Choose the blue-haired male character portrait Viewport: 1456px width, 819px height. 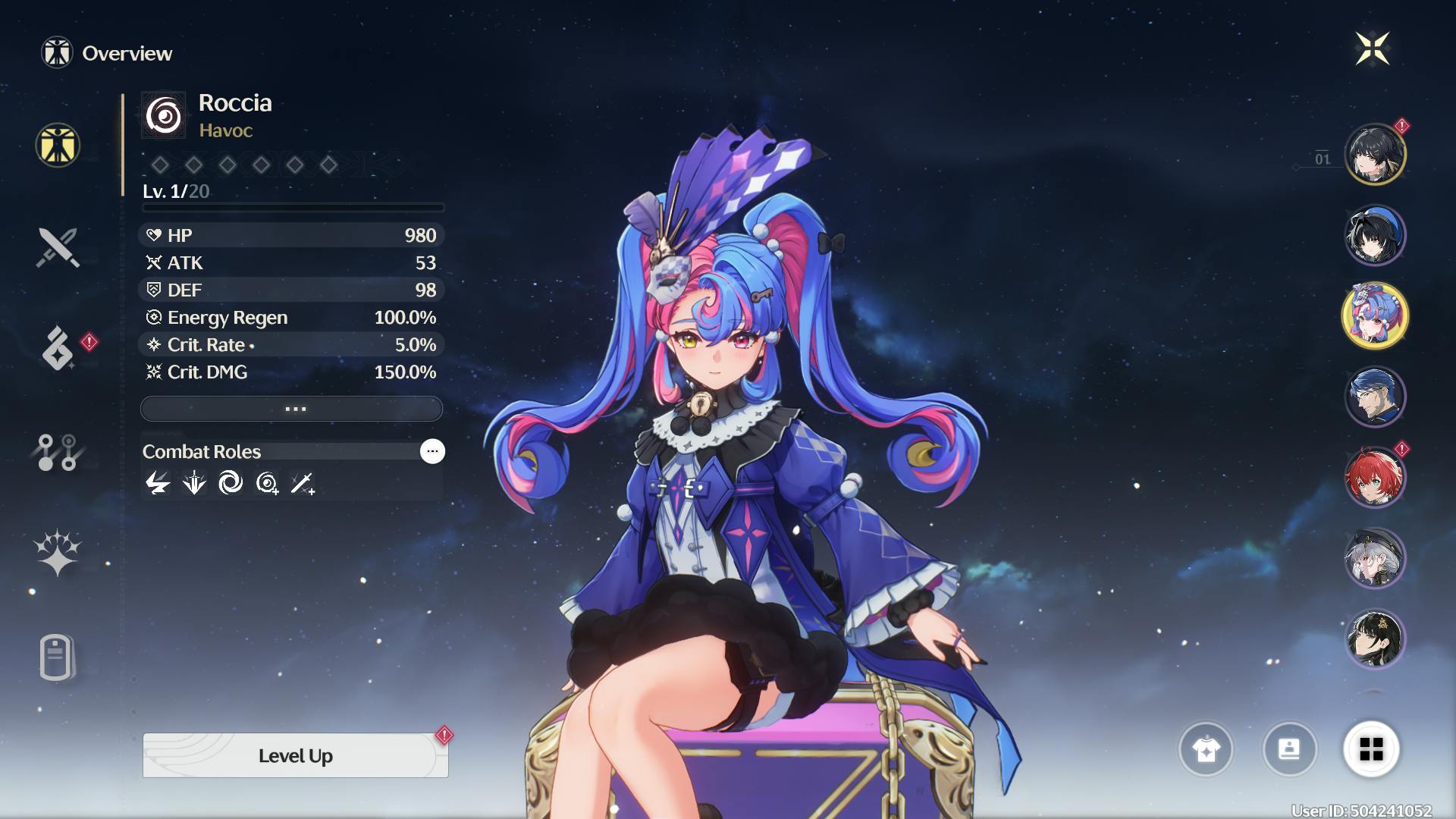pyautogui.click(x=1375, y=396)
